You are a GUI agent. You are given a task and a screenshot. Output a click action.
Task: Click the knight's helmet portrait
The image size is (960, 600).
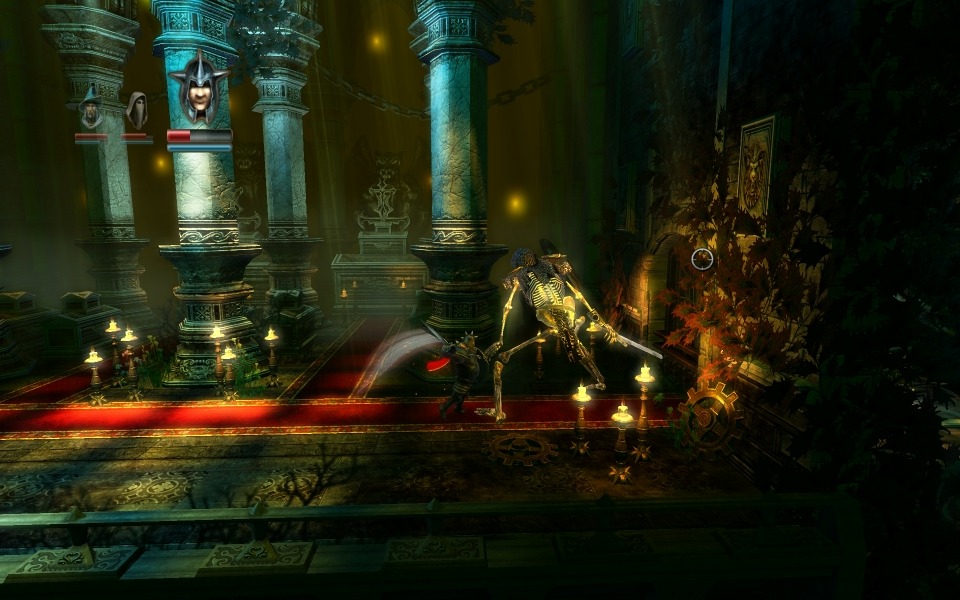(x=199, y=88)
